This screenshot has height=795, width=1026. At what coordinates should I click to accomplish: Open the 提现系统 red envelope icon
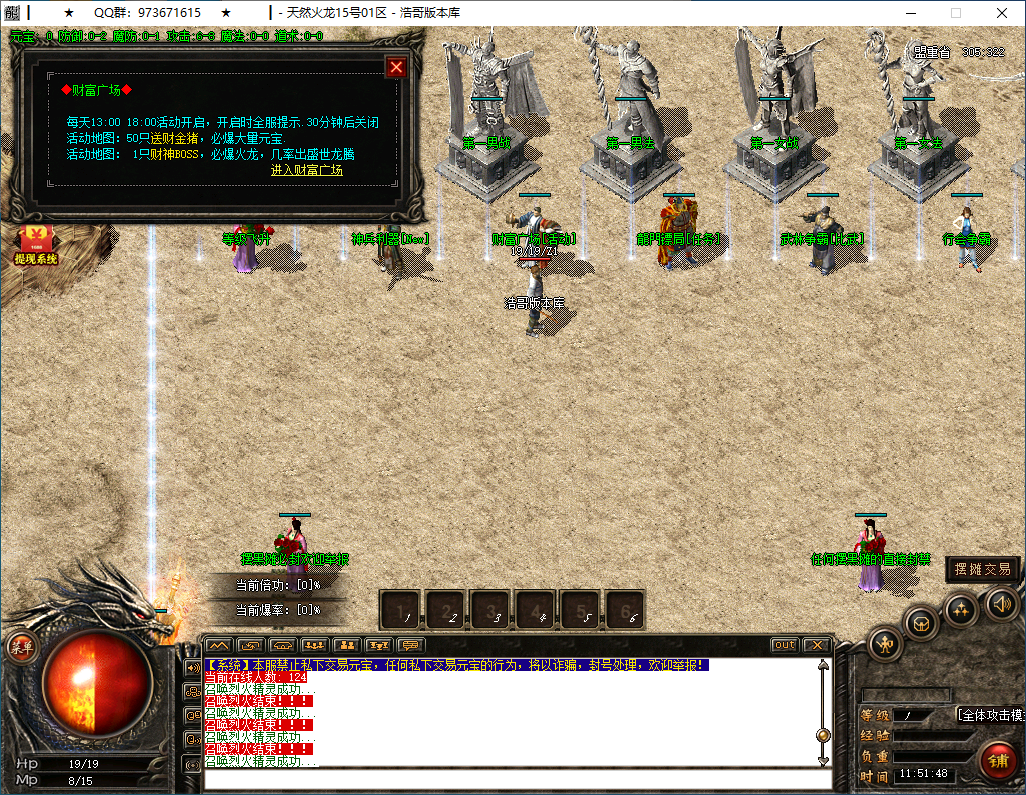point(36,244)
